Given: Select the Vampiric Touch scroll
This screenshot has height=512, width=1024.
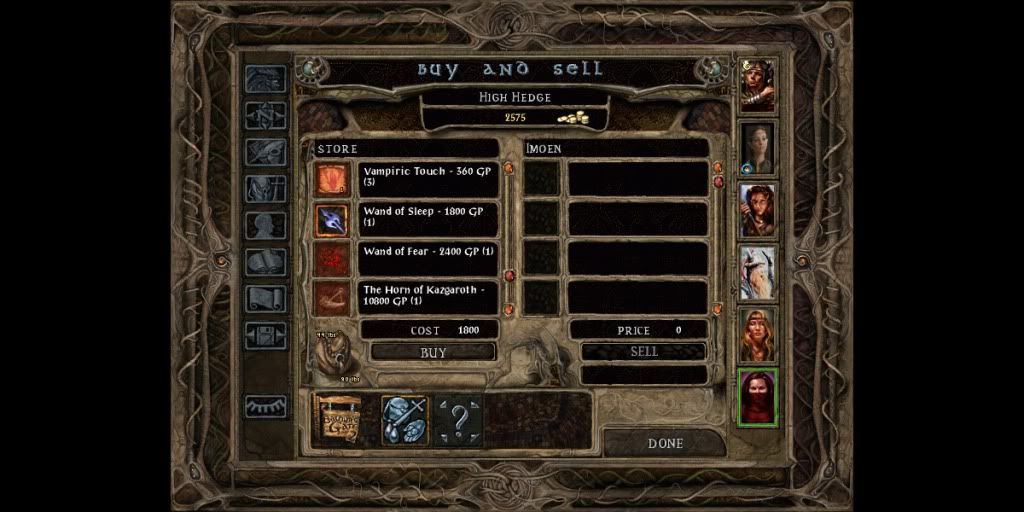Looking at the screenshot, I should (x=429, y=178).
